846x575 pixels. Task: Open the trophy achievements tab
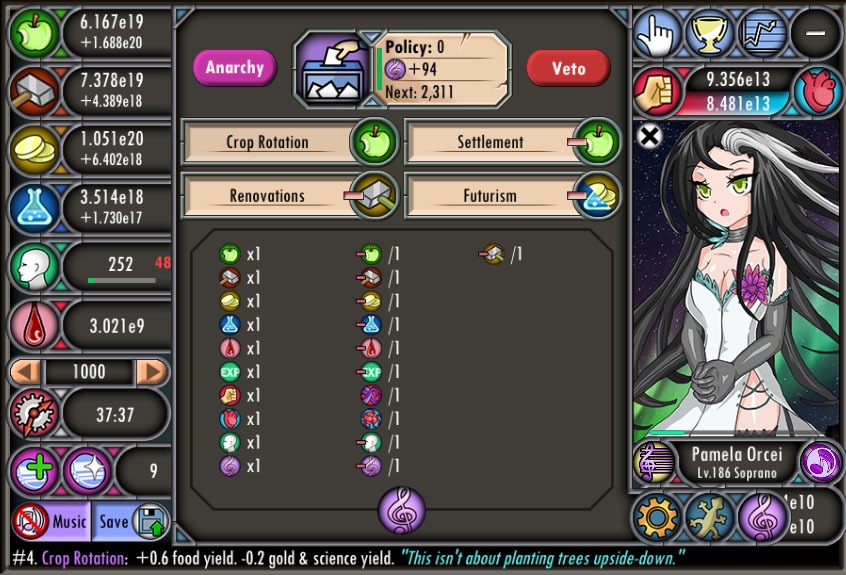(711, 33)
